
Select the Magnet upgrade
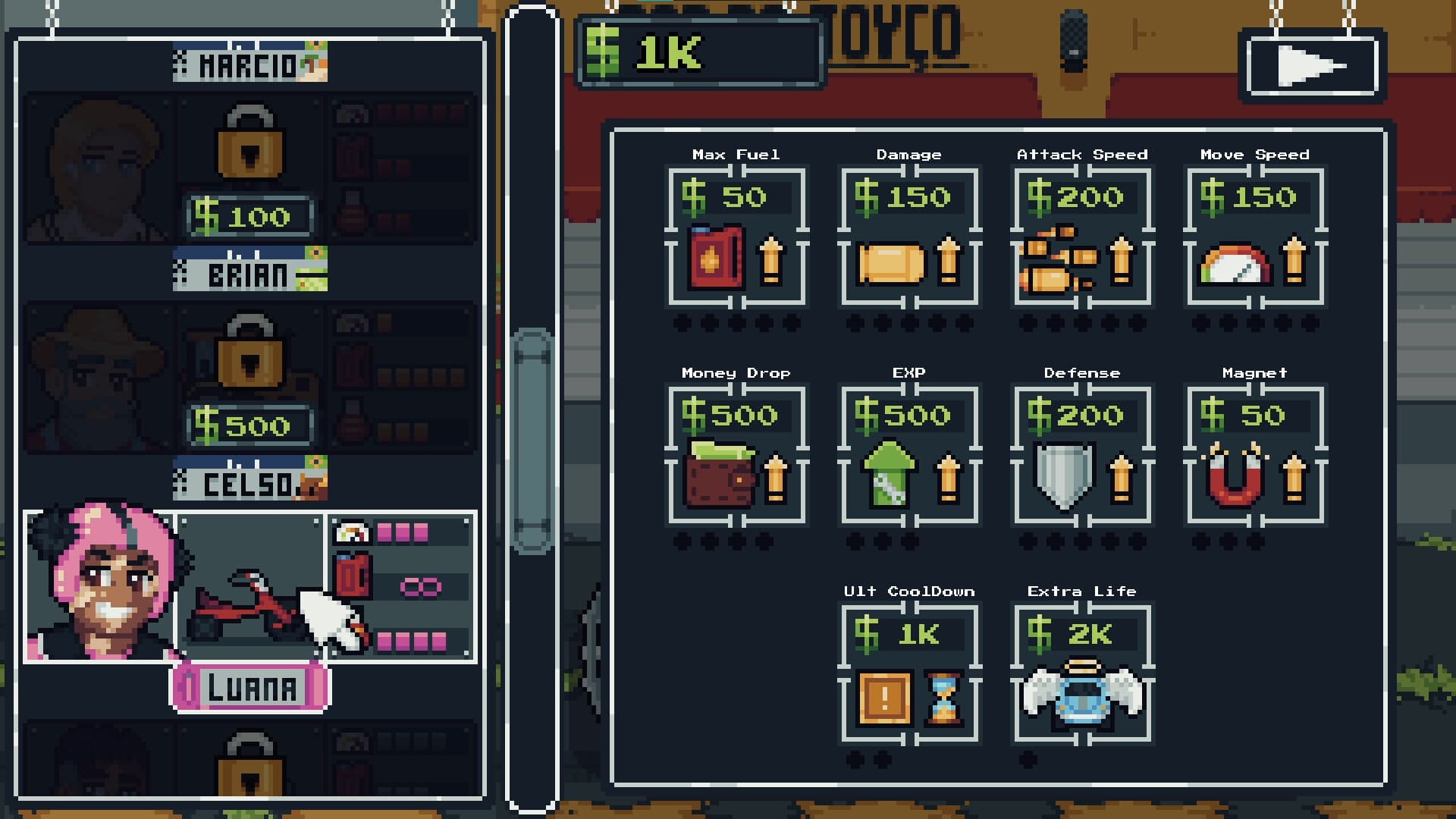click(1254, 455)
